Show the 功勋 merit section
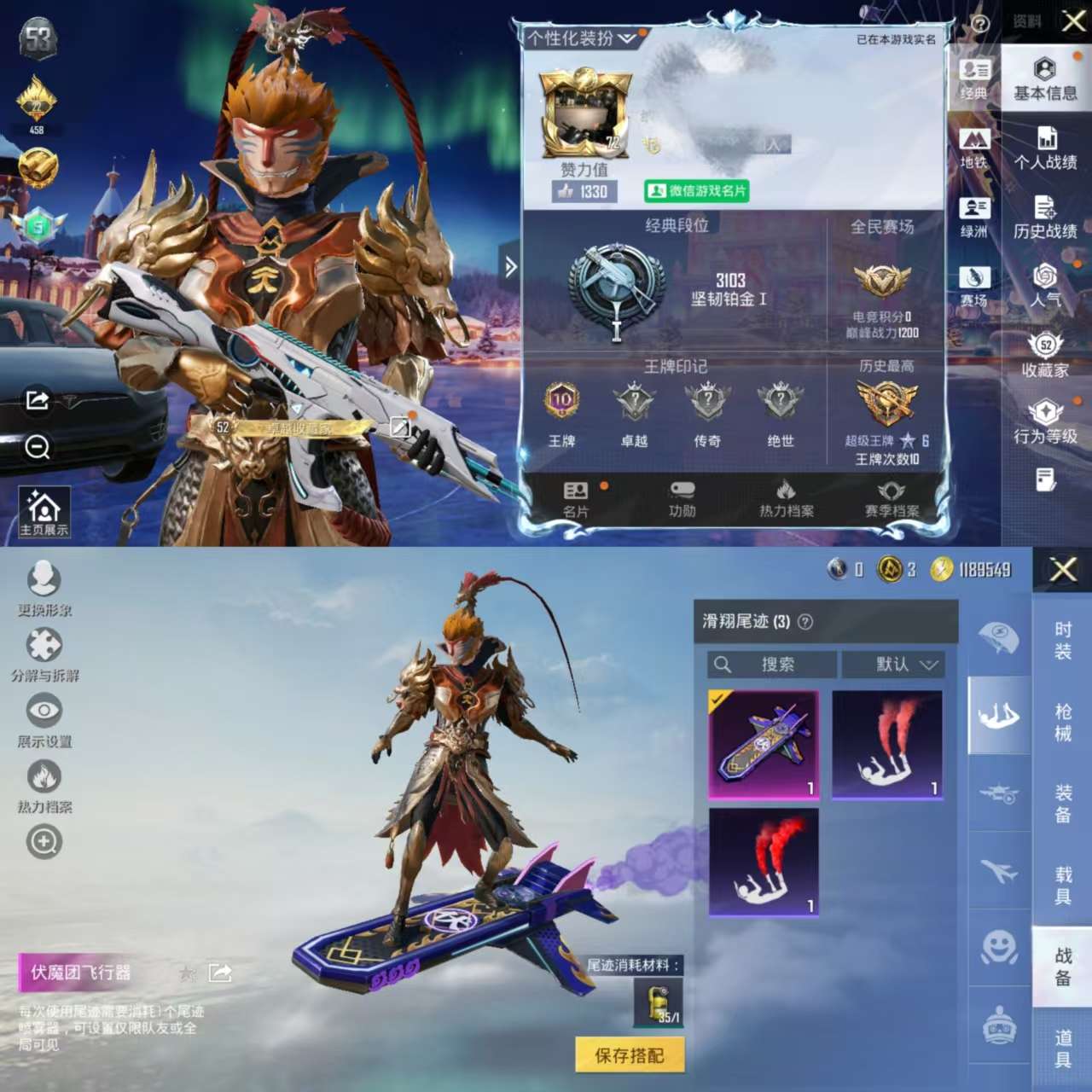 682,499
